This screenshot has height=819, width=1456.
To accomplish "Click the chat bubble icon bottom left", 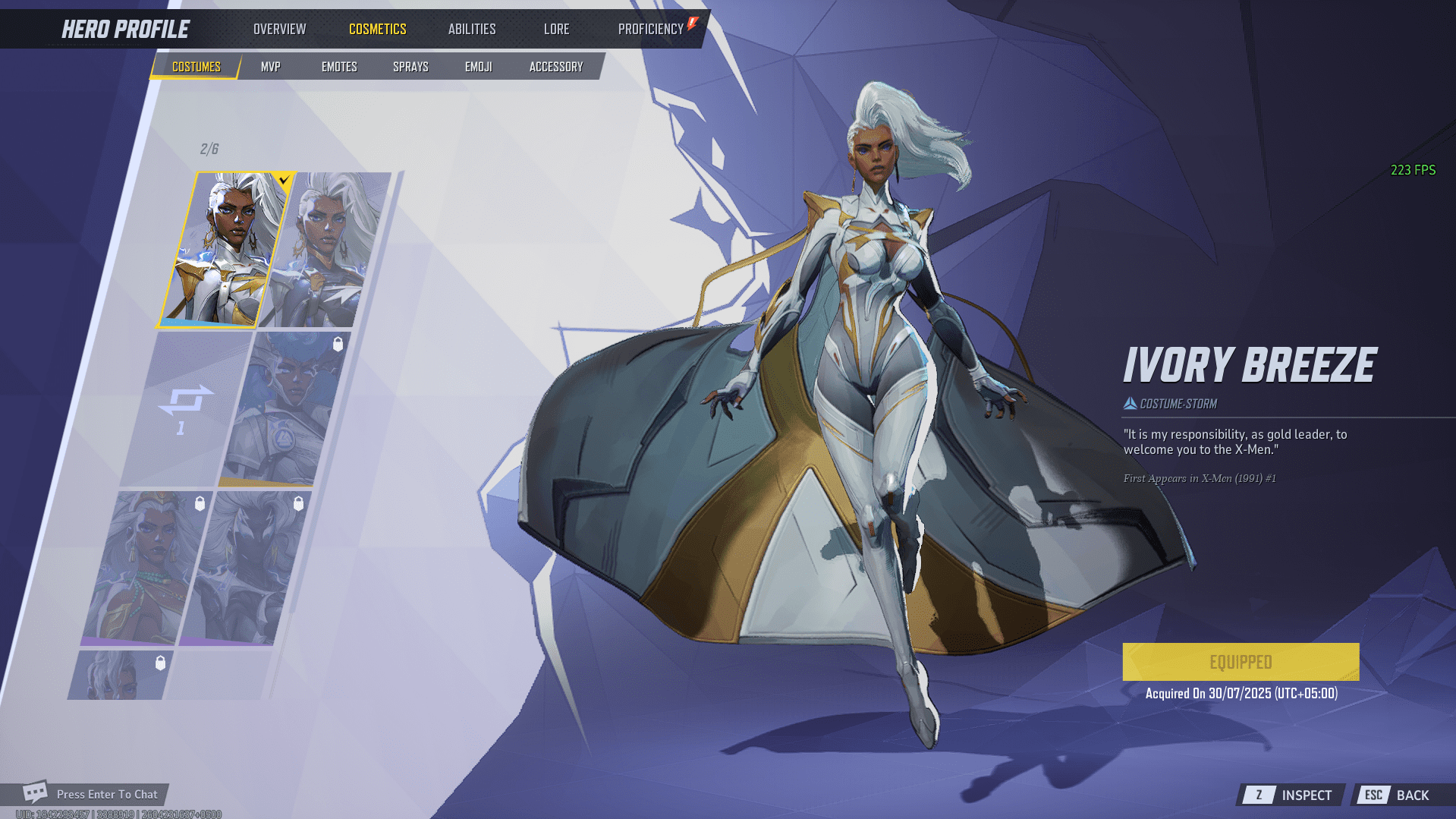I will pos(33,792).
